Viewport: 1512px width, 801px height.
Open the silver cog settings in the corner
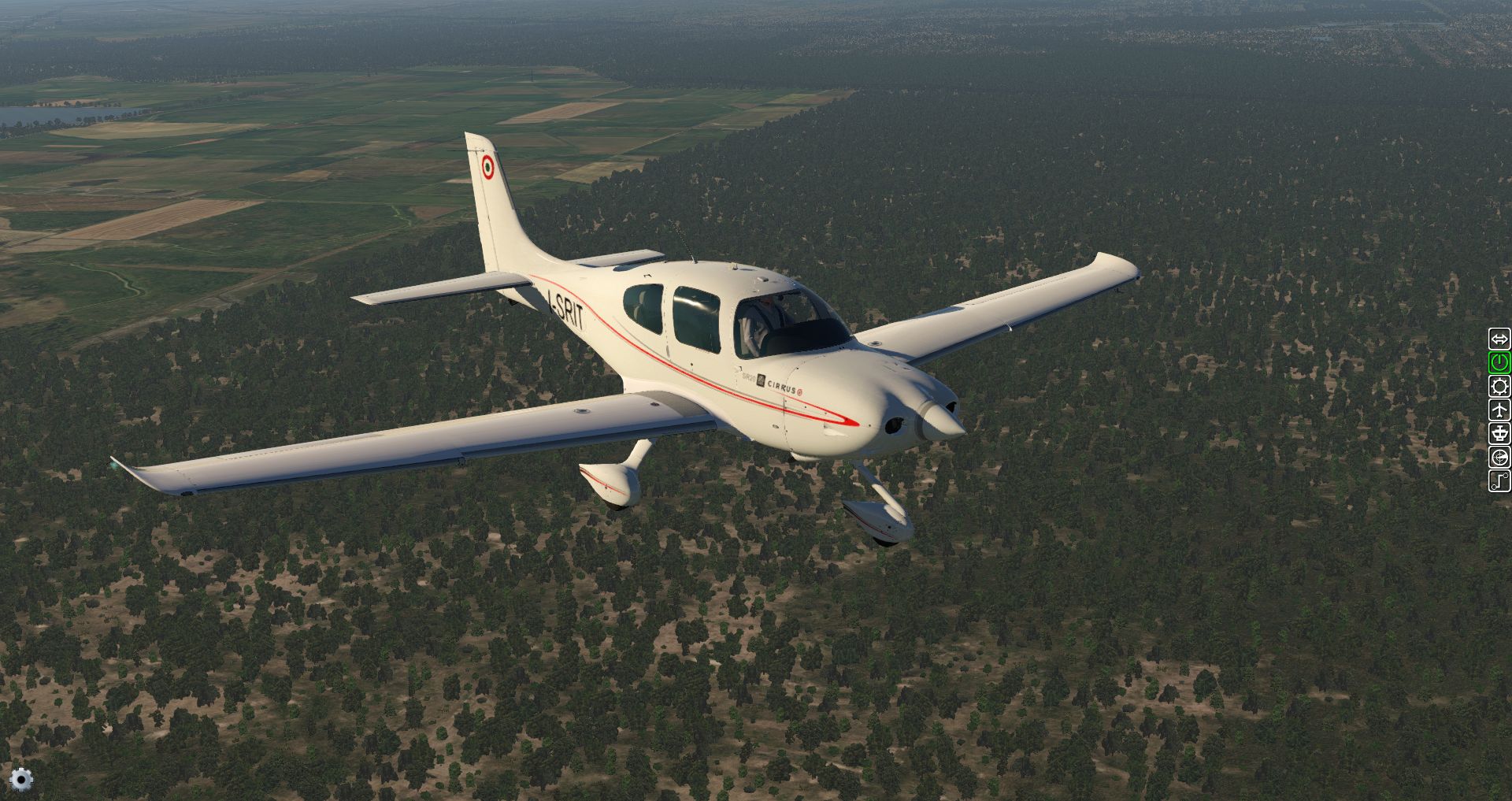tap(21, 779)
